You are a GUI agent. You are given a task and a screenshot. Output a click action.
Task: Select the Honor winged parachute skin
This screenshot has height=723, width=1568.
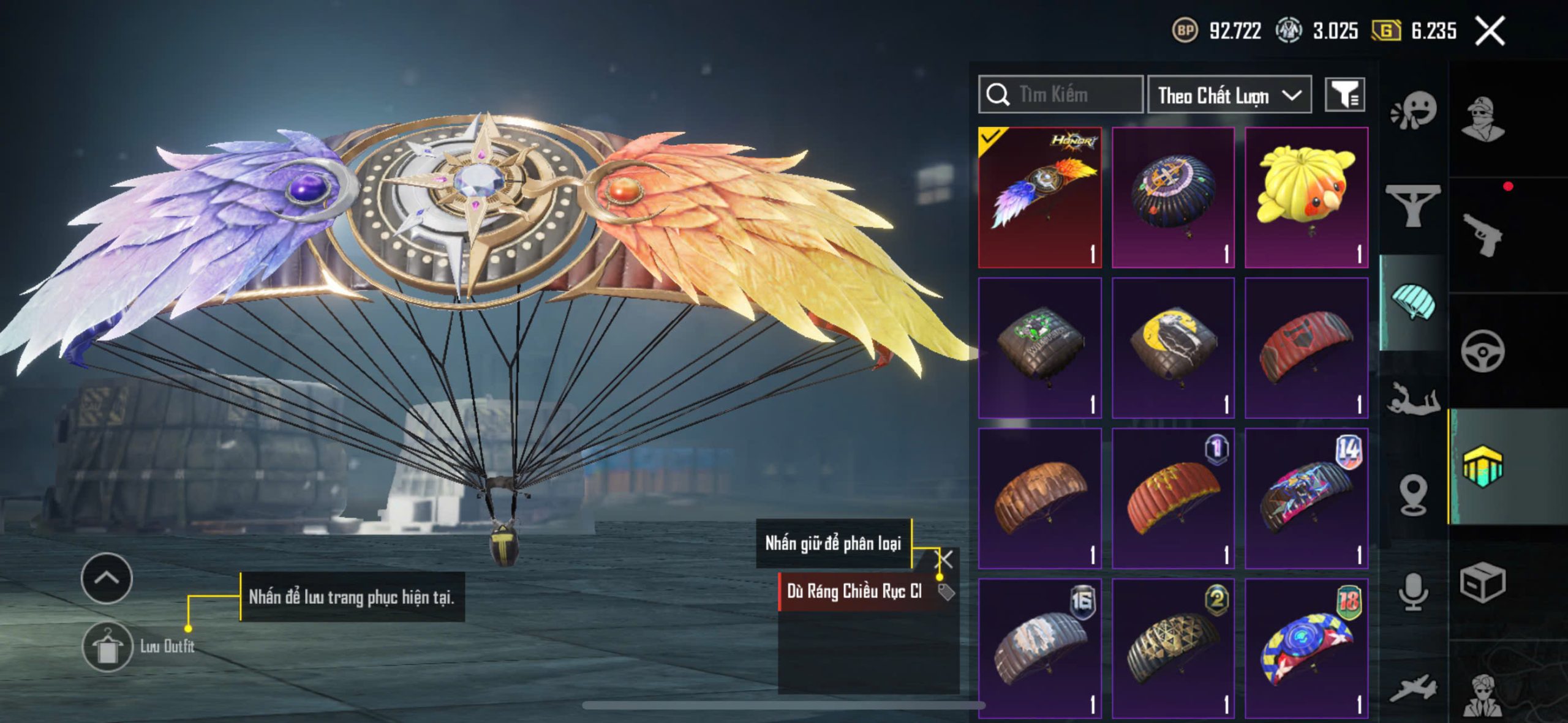1040,197
